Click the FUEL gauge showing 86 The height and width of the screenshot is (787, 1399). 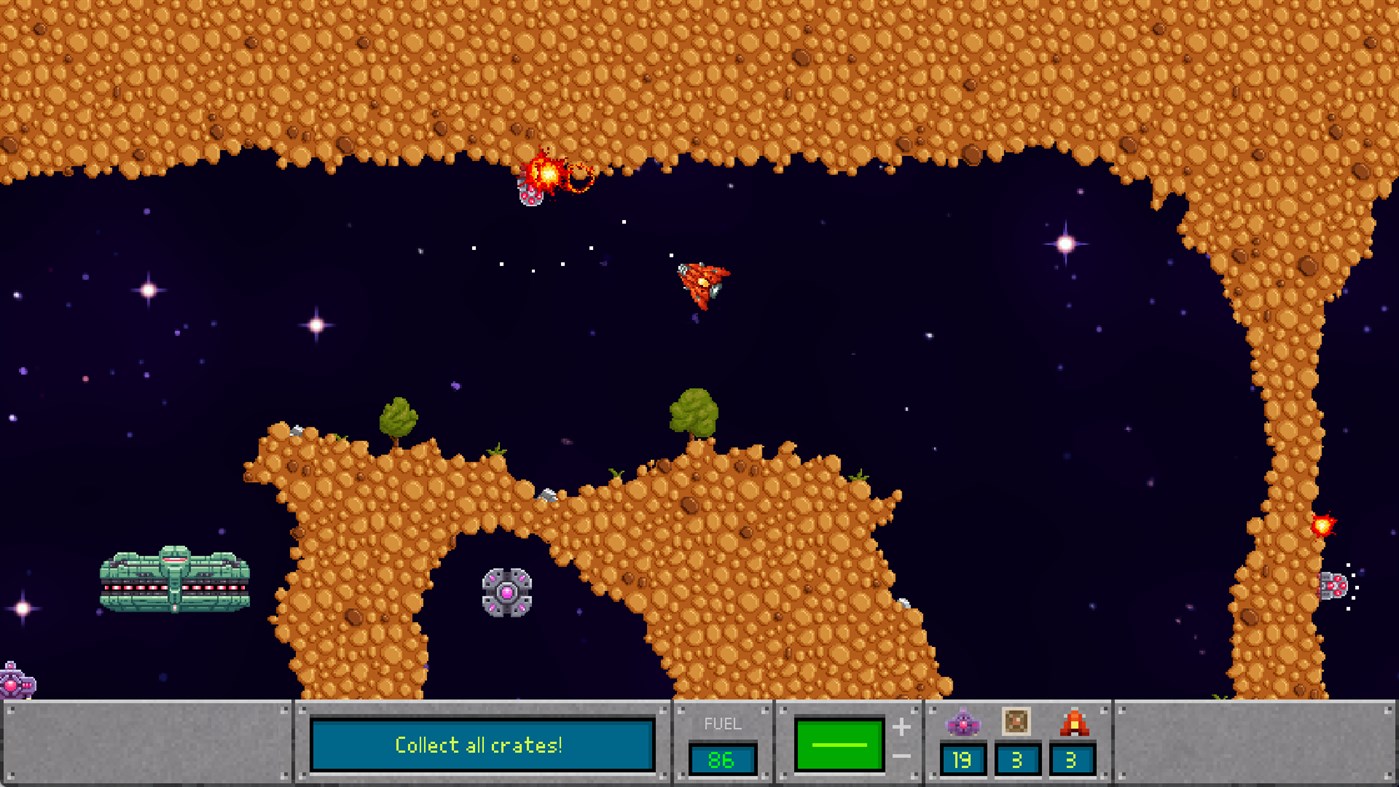tap(722, 760)
